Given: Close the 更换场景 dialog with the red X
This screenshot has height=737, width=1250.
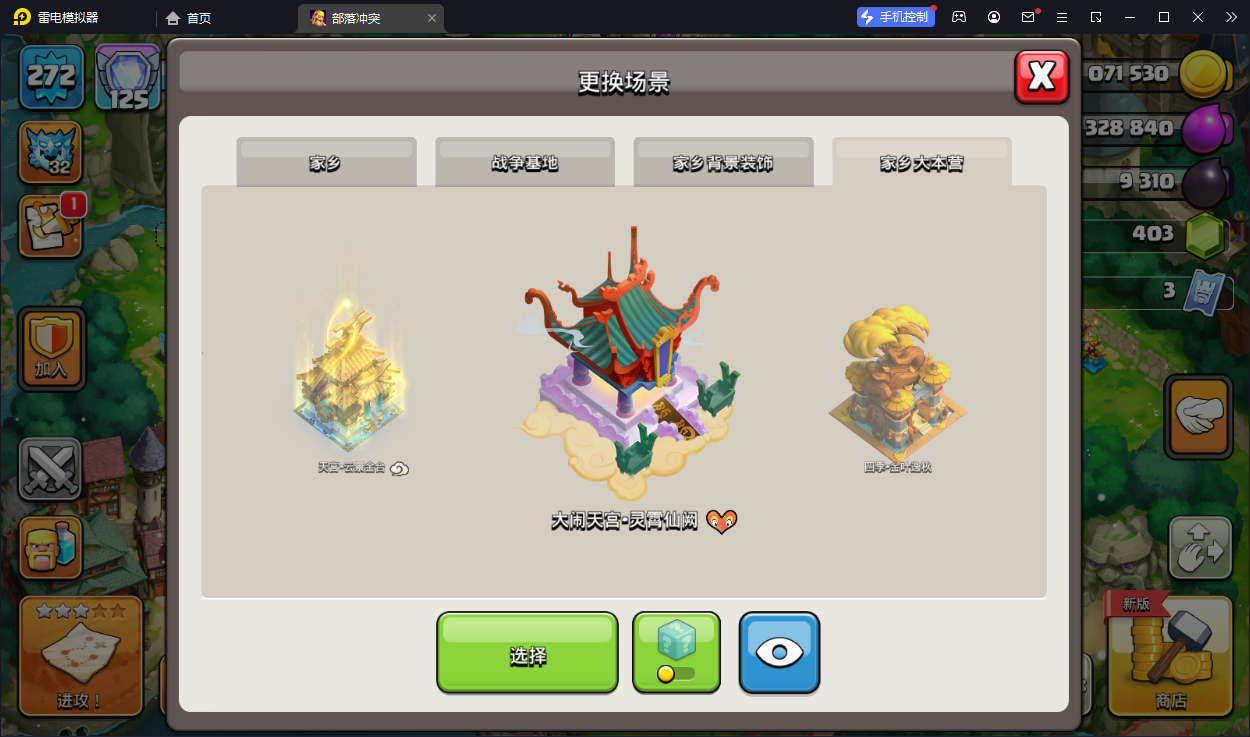Looking at the screenshot, I should tap(1041, 77).
